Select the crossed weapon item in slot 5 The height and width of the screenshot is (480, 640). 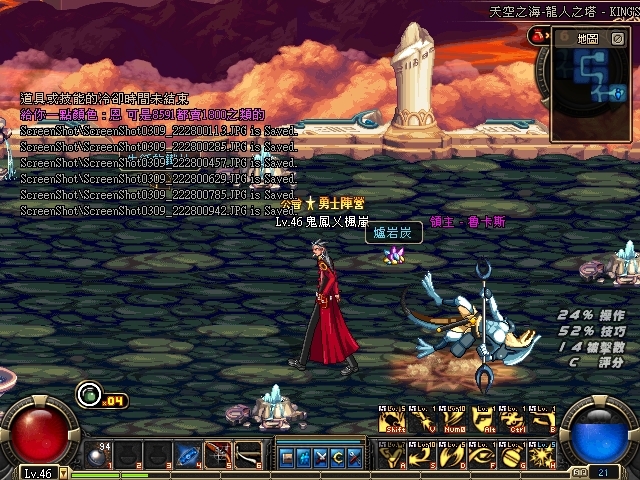pyautogui.click(x=218, y=455)
